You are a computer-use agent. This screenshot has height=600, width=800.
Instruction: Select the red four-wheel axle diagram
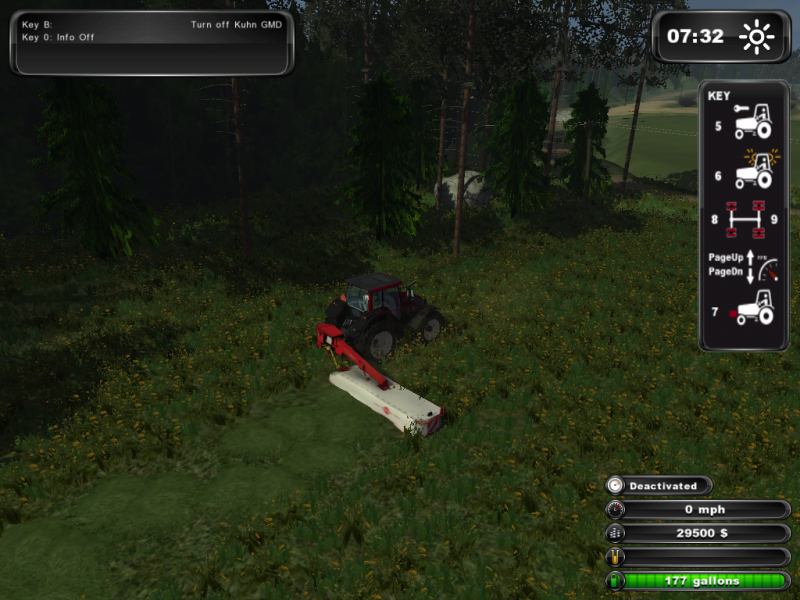(x=744, y=219)
